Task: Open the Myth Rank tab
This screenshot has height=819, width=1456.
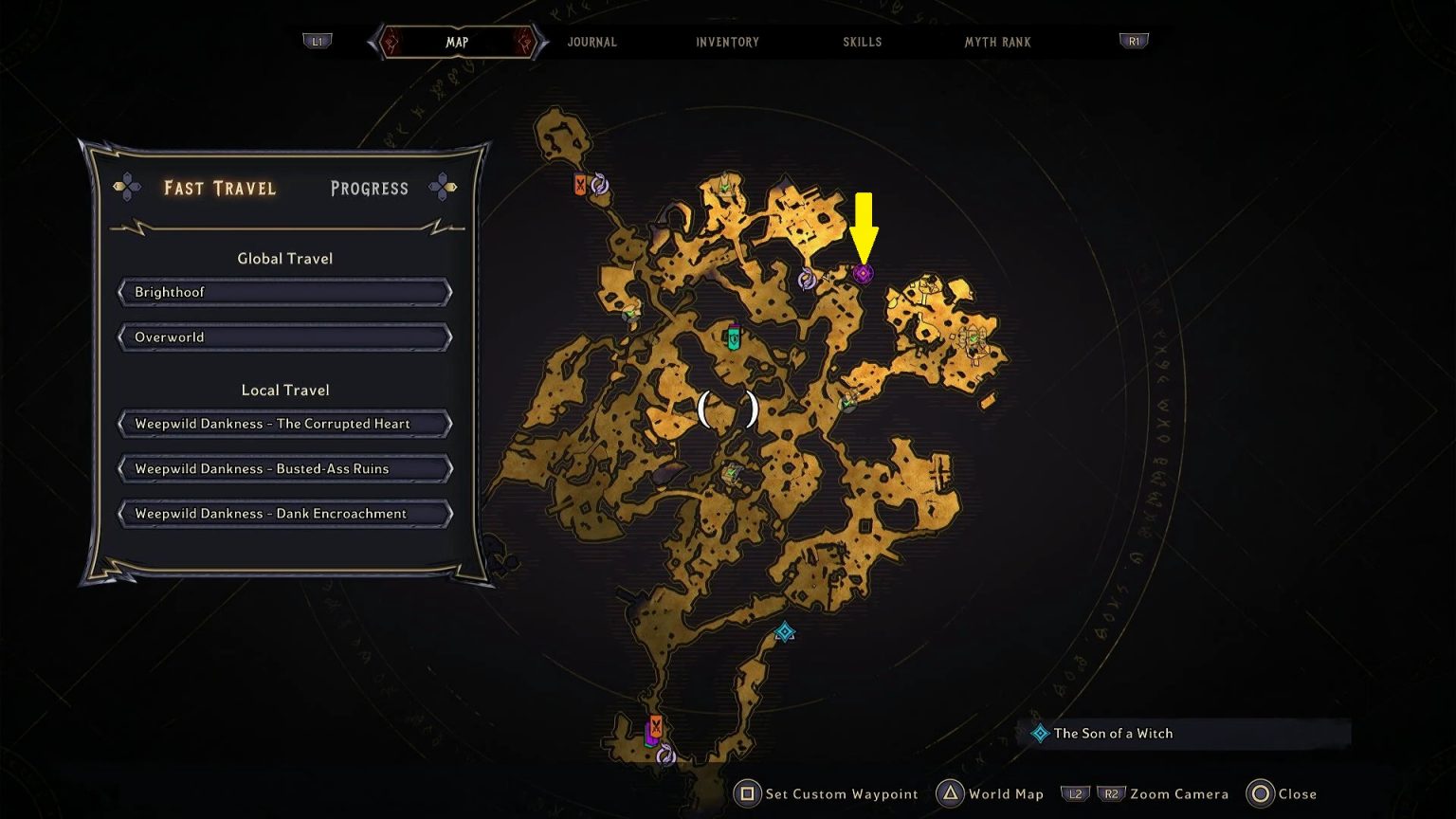Action: coord(996,42)
